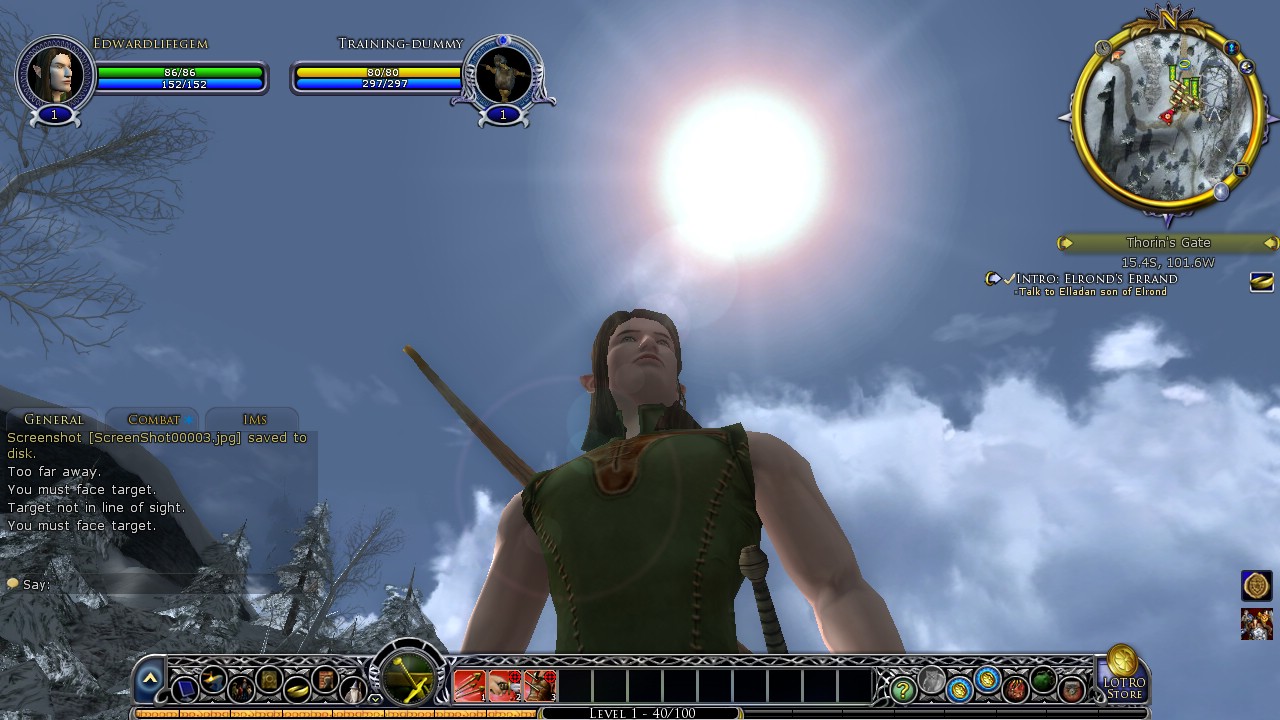Select the IMs chat tab
1280x720 pixels.
[x=254, y=420]
